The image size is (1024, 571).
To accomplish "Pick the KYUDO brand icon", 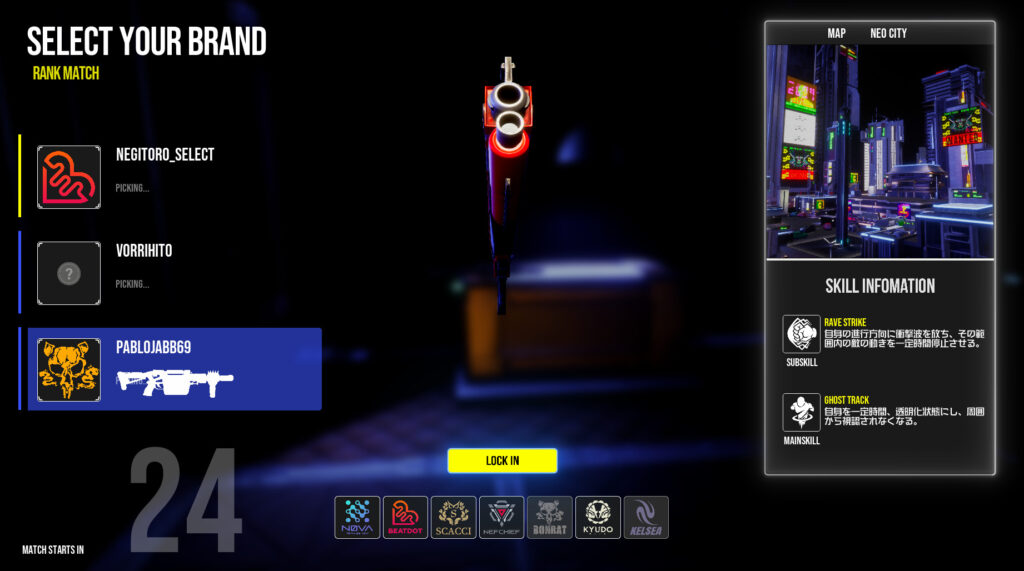I will pyautogui.click(x=598, y=517).
